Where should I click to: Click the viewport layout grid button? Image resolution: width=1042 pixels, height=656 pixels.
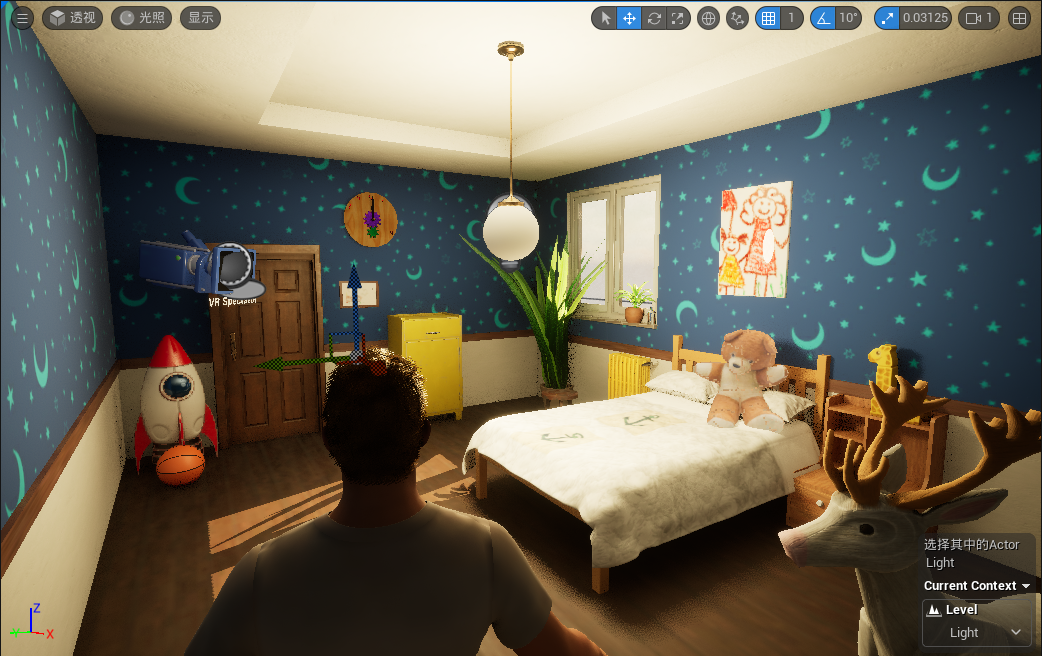click(1019, 18)
